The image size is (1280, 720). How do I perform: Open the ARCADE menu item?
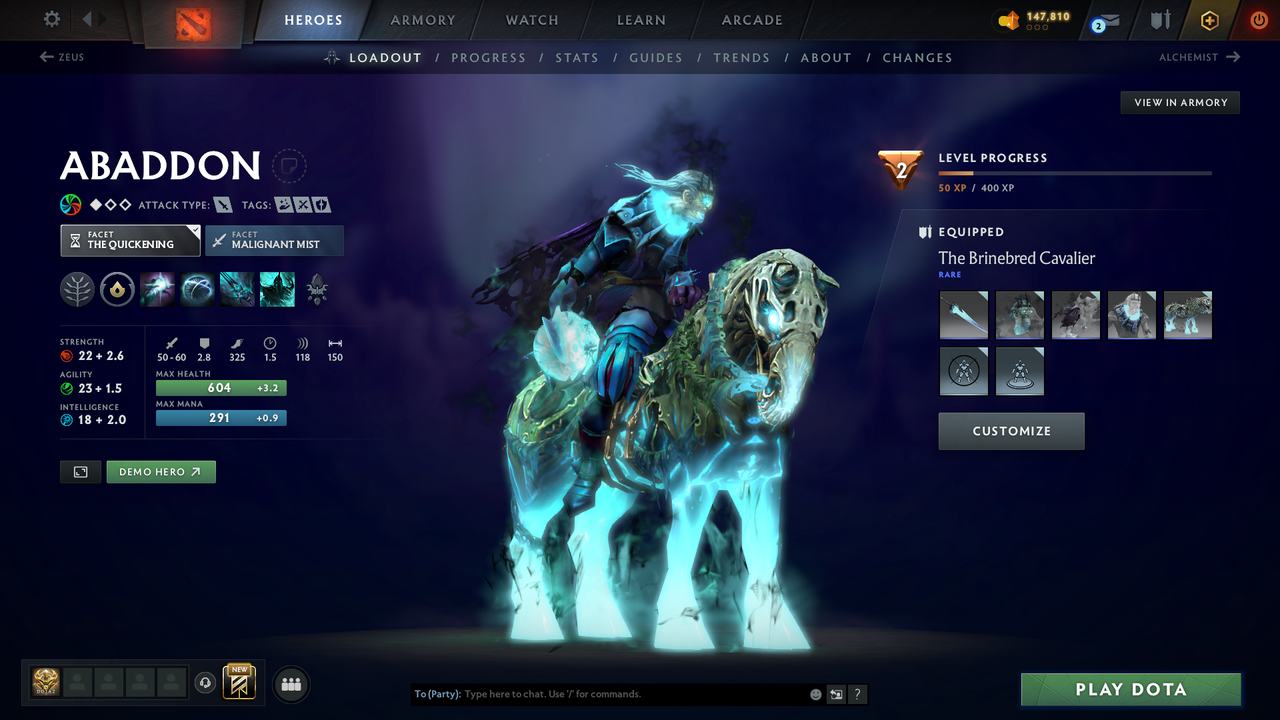pyautogui.click(x=751, y=20)
